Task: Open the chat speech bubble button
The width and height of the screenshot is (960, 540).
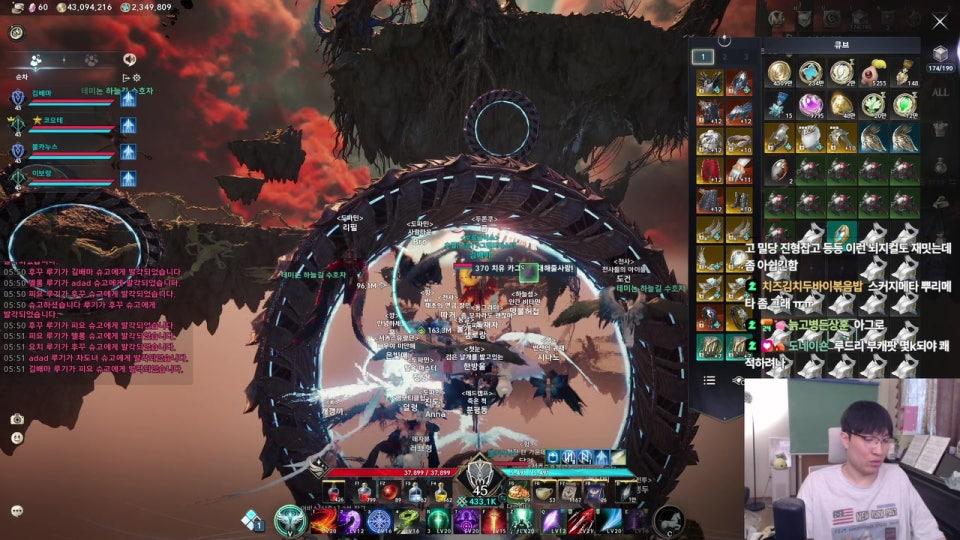Action: [x=17, y=510]
